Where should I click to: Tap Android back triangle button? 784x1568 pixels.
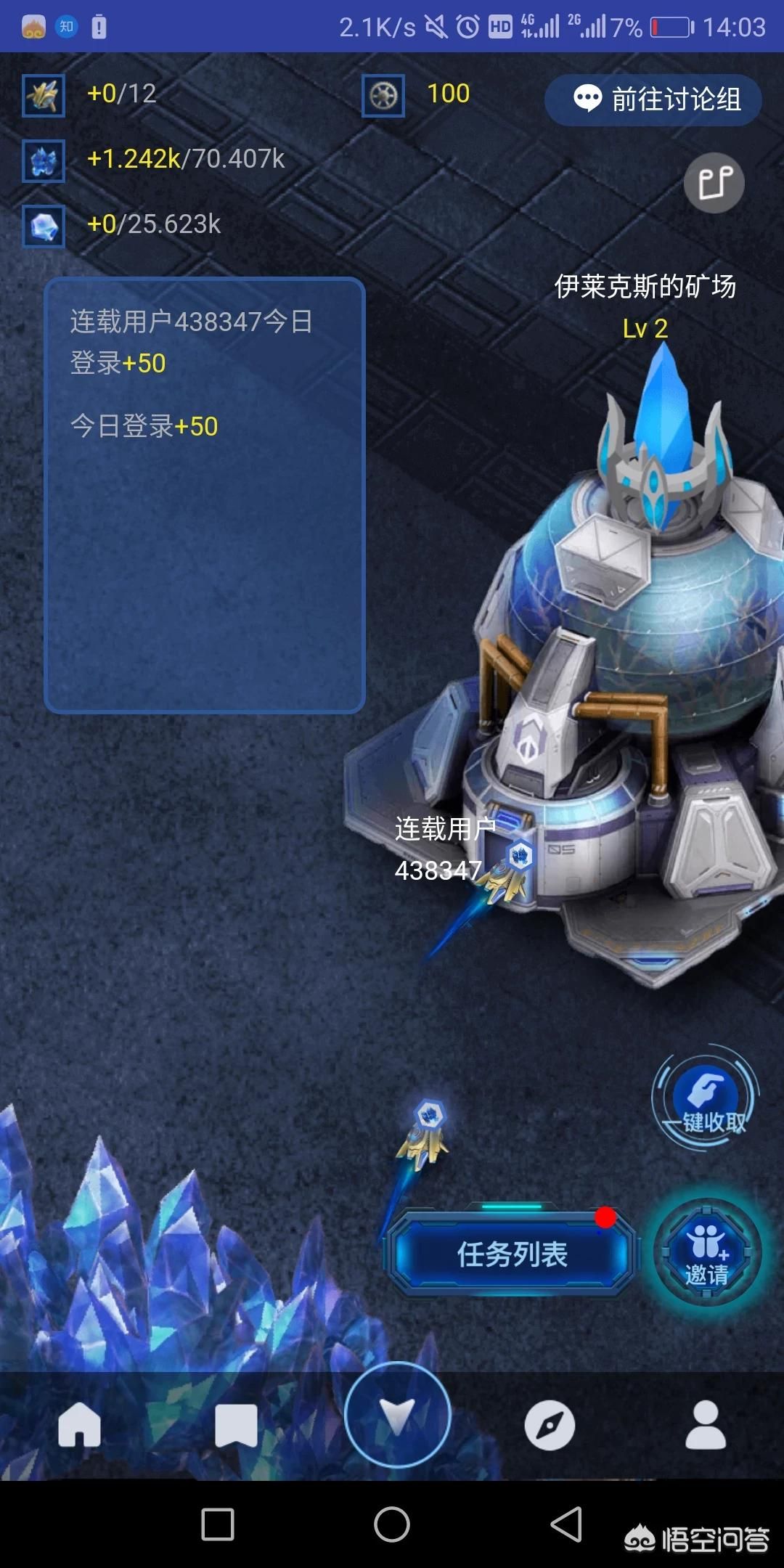566,1523
